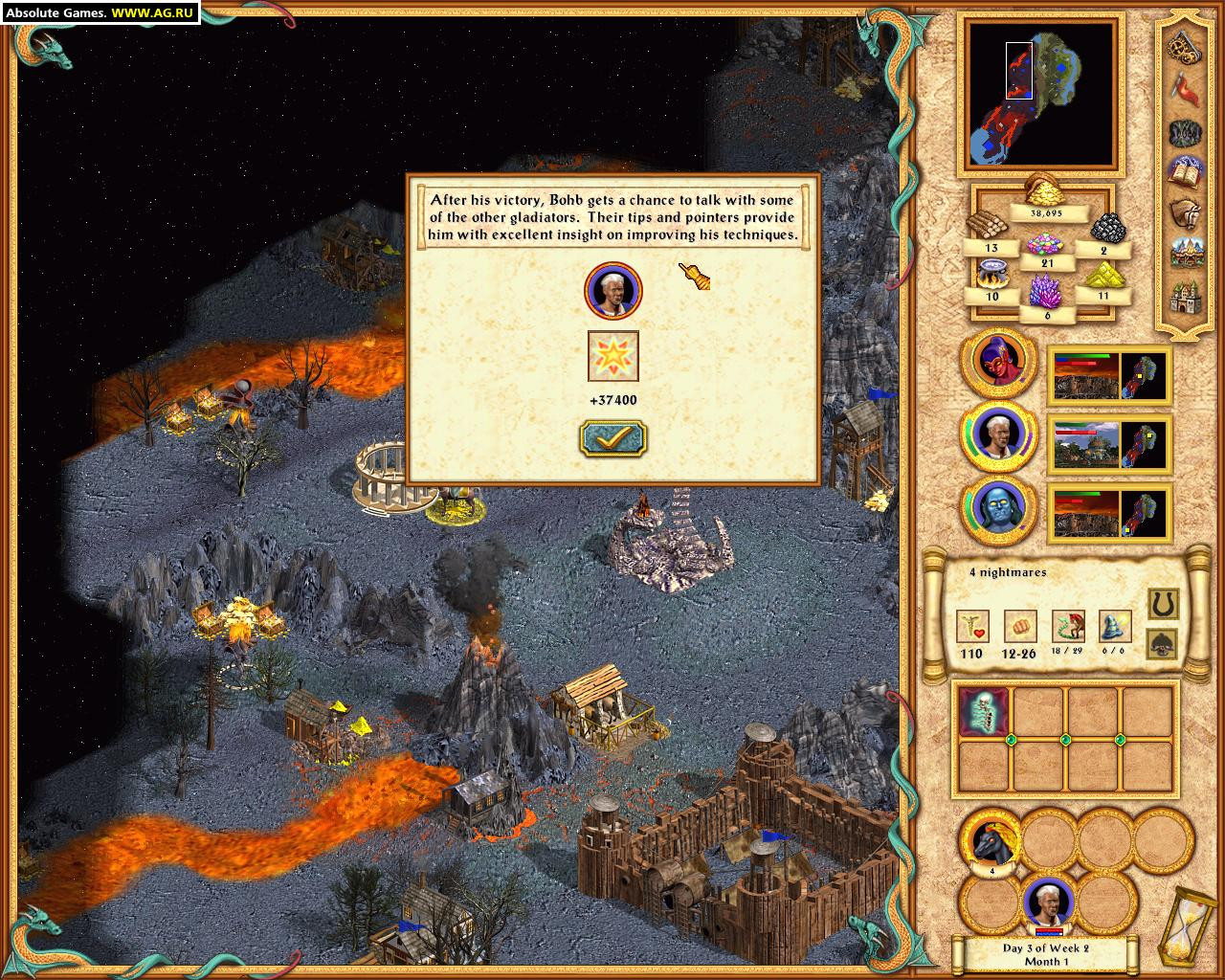Screen dimensions: 1225x980
Task: Open the spellbook from the right sidebar
Action: [x=1187, y=171]
